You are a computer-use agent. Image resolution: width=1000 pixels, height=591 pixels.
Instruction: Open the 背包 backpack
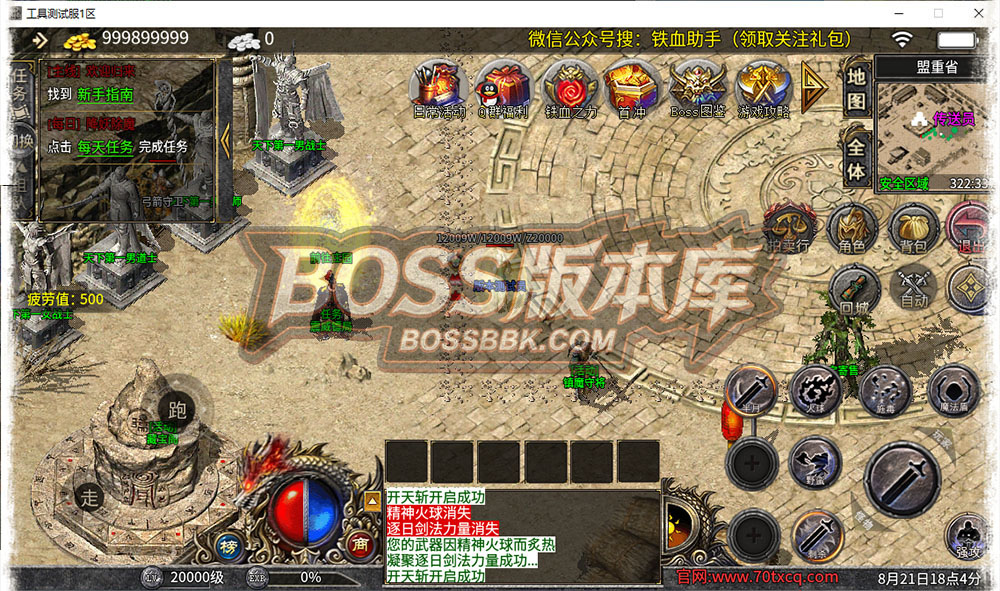tap(912, 228)
